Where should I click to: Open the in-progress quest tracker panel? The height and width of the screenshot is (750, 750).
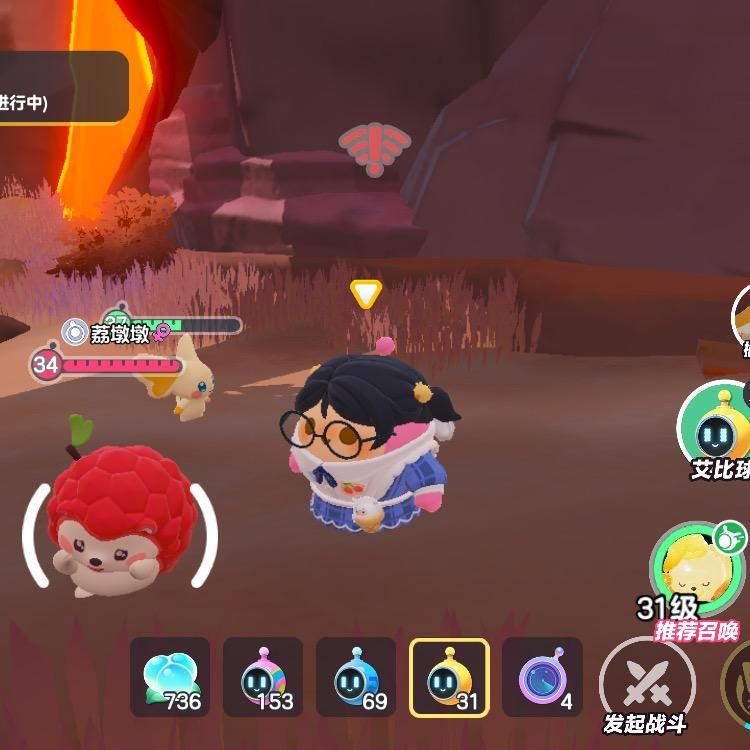(x=60, y=88)
